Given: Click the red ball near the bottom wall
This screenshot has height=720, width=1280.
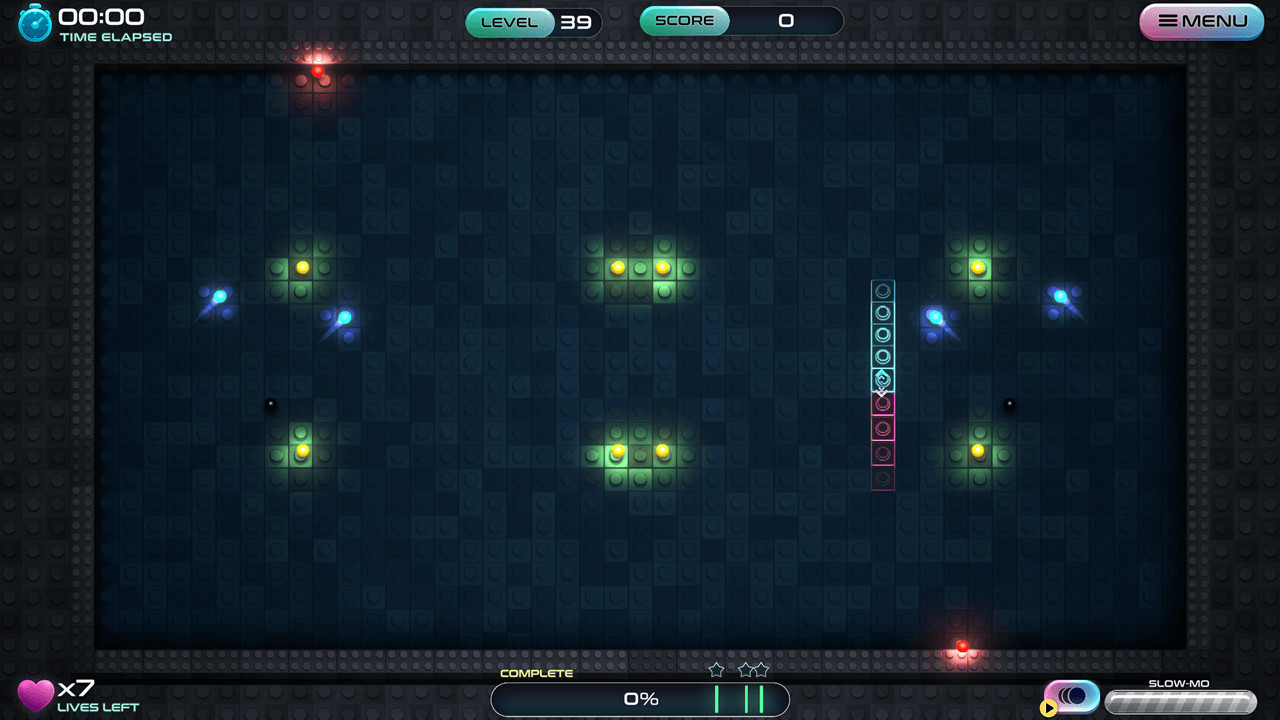Looking at the screenshot, I should (961, 648).
